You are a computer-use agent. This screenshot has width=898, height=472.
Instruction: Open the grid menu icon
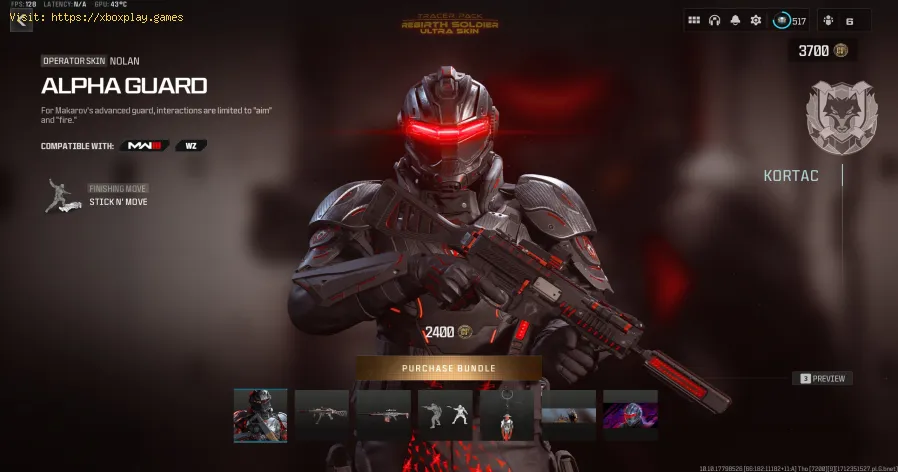[694, 20]
